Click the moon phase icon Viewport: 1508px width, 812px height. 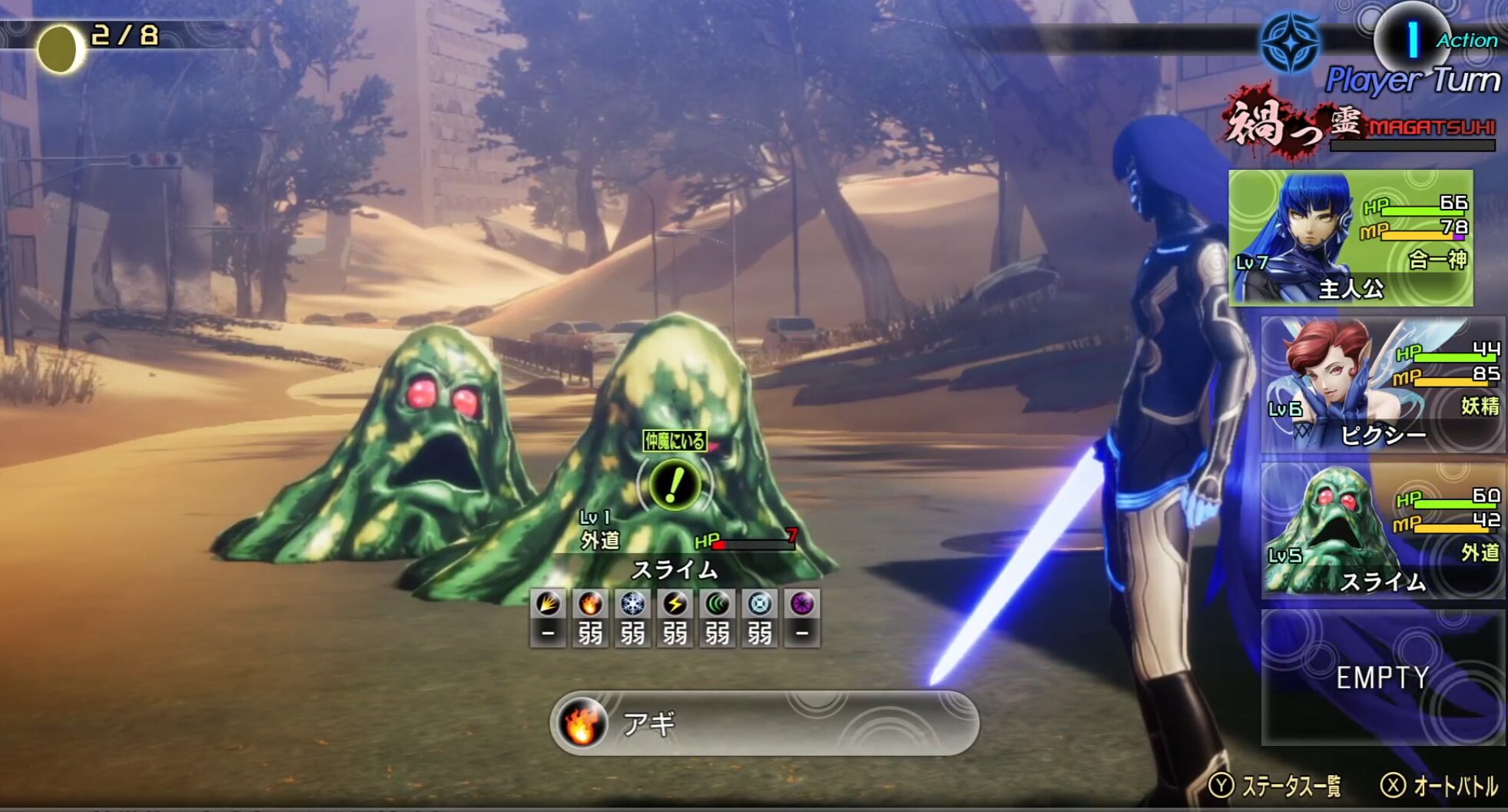[61, 49]
